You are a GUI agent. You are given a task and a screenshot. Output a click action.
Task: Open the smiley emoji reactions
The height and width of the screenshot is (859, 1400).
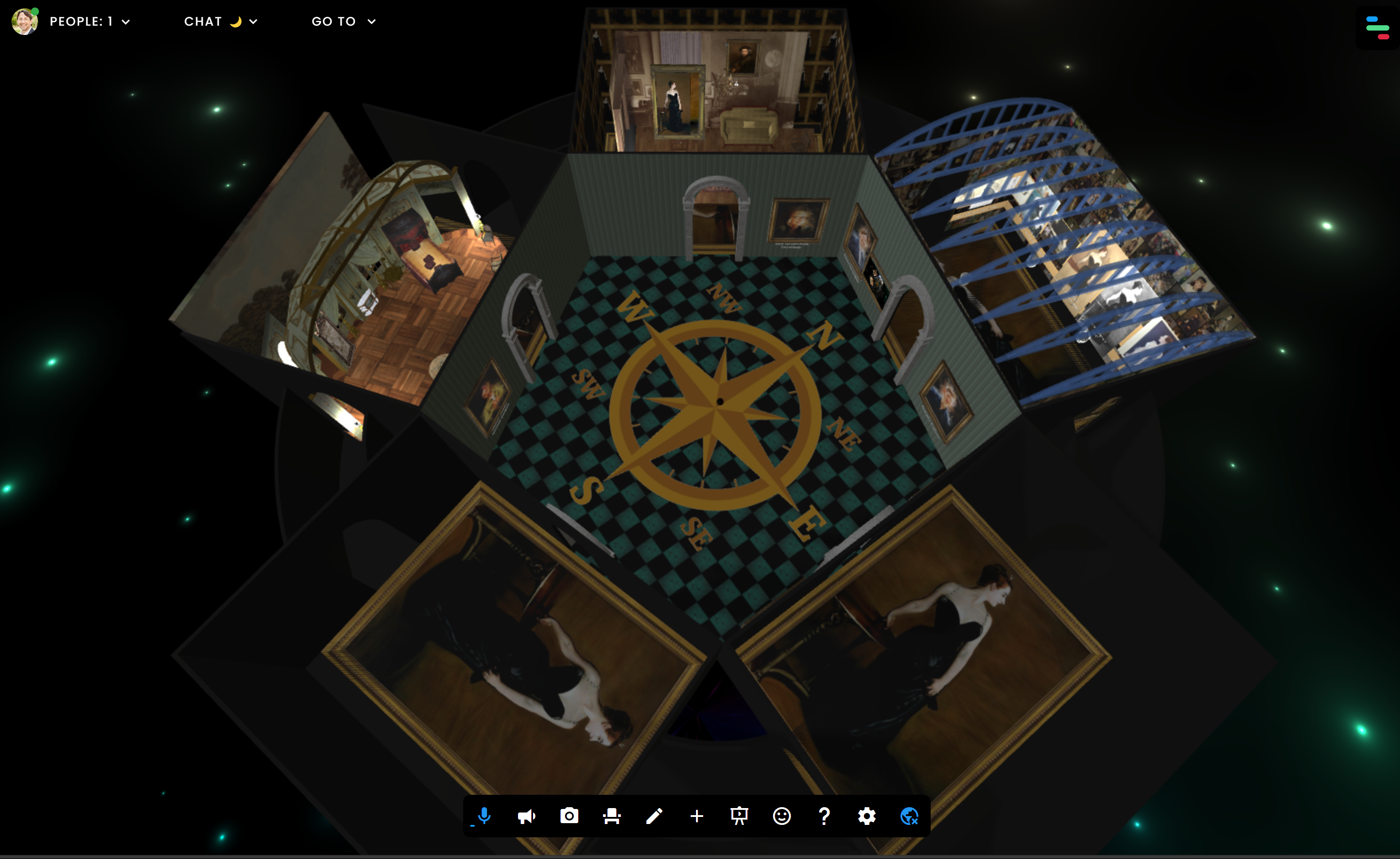pos(782,816)
